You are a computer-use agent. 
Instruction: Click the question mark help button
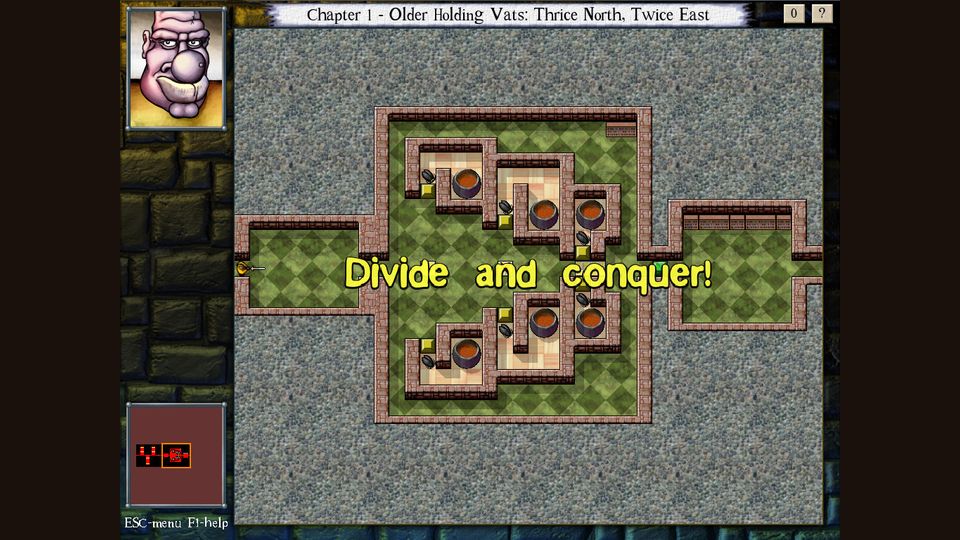tap(822, 14)
